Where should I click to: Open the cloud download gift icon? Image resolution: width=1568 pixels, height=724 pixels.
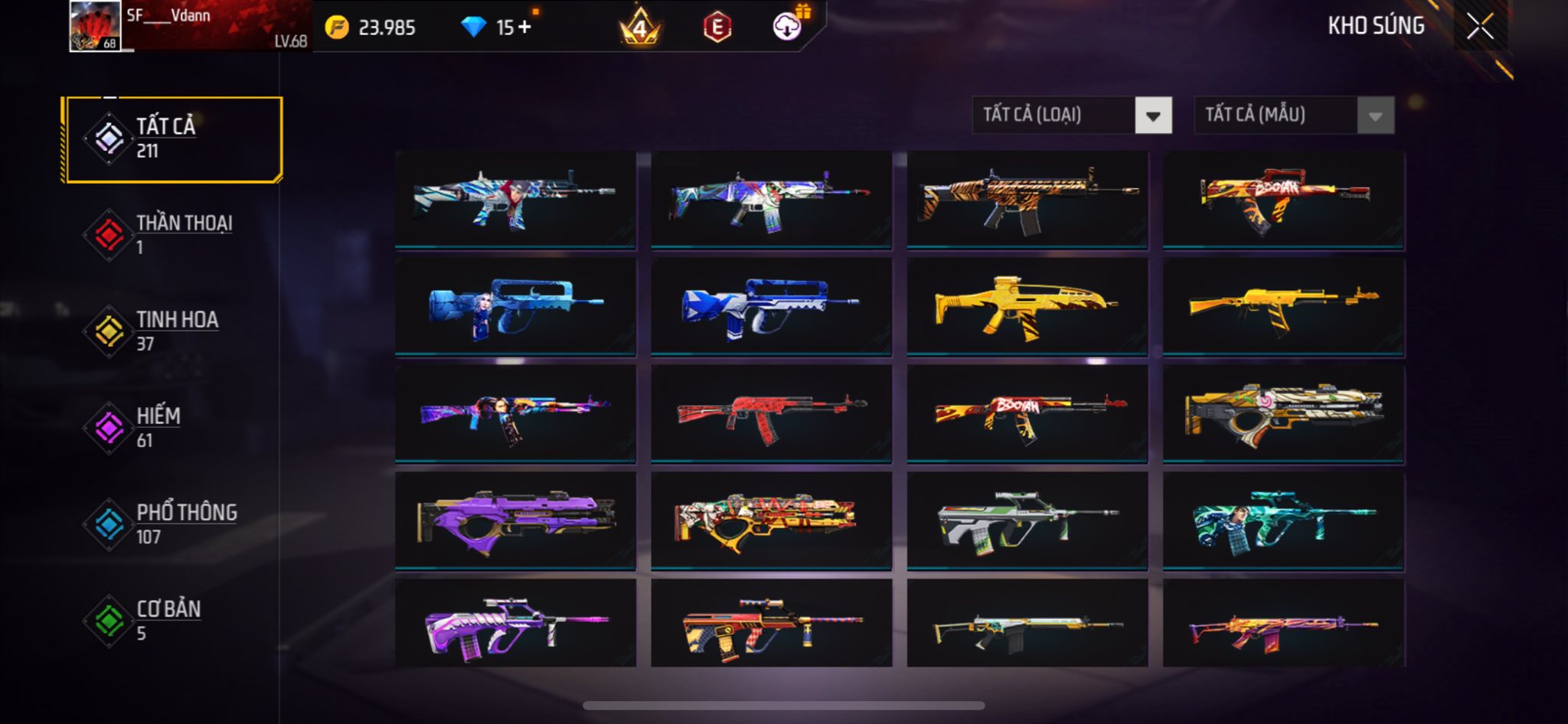coord(787,27)
